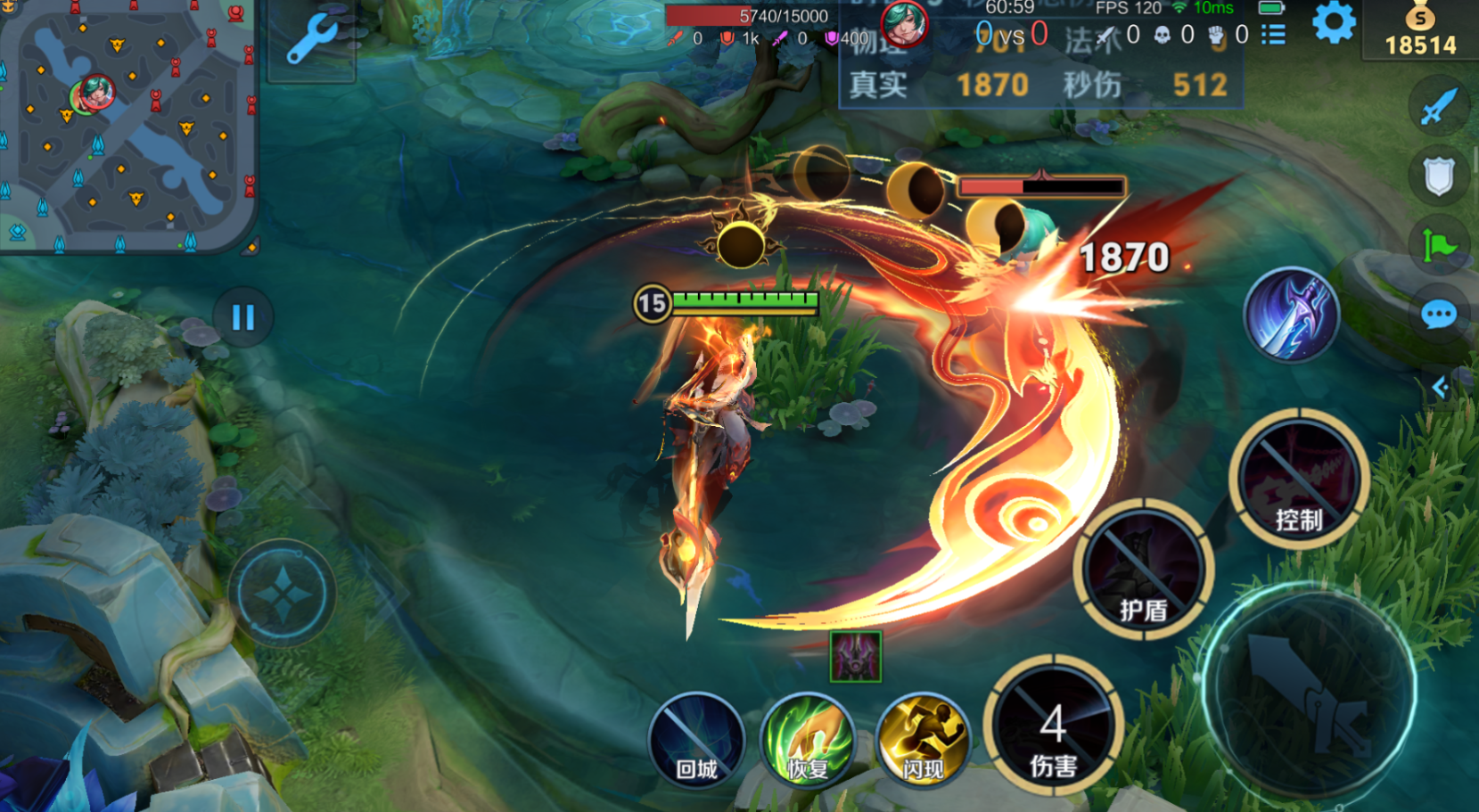Open the gold shop showing 18514

click(x=1420, y=31)
